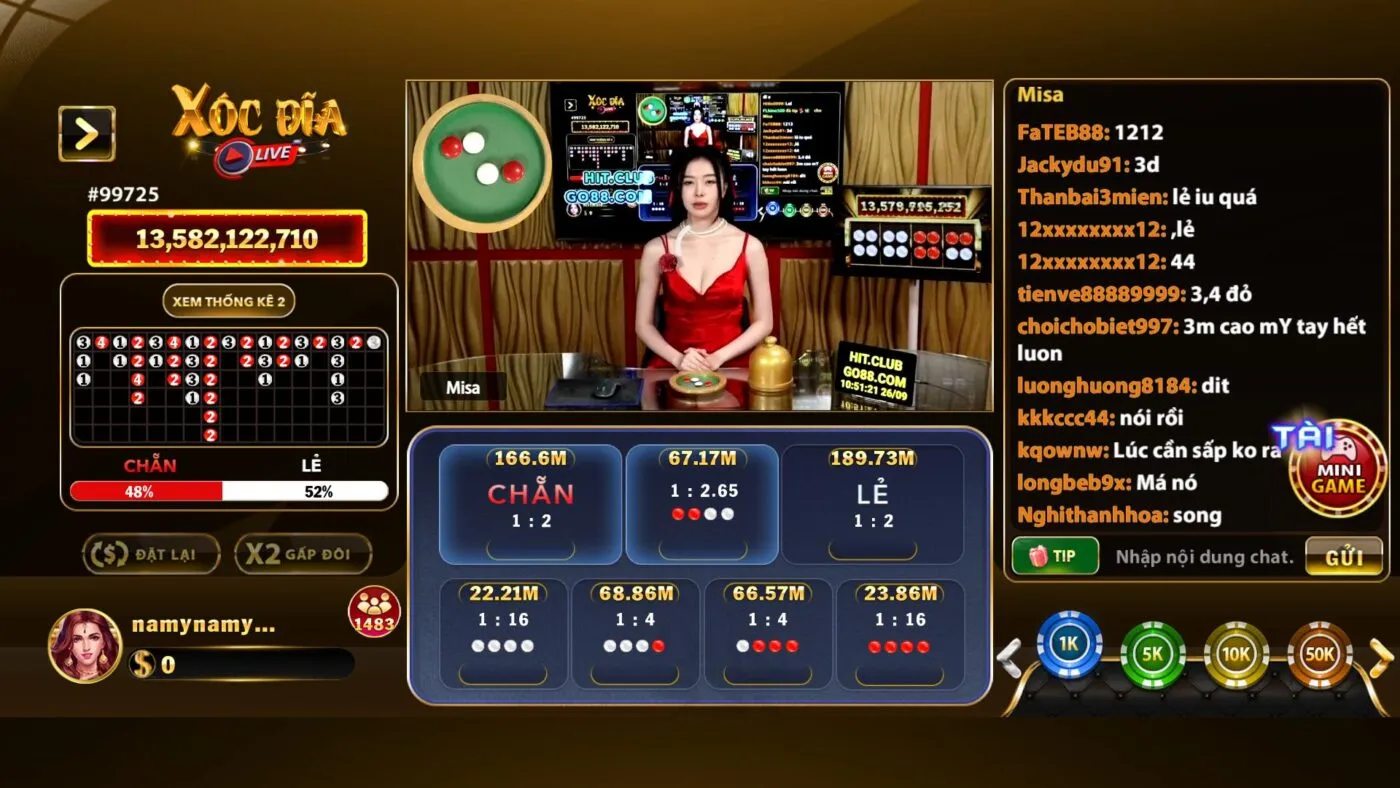
Task: Bet on four white discs 1:16
Action: (503, 635)
